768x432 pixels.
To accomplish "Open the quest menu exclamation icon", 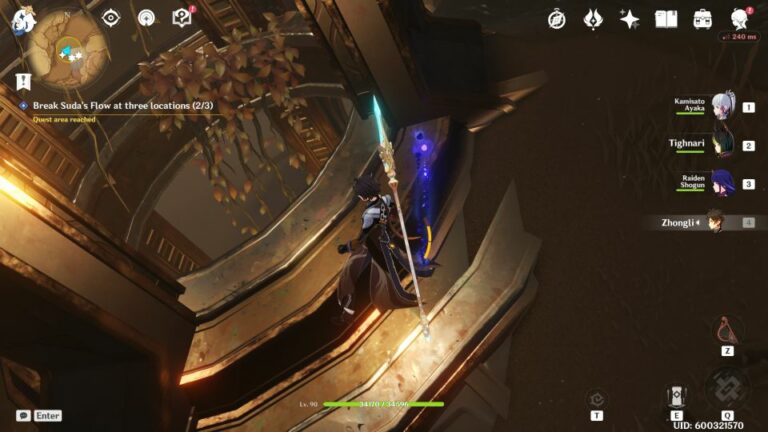I will (22, 81).
